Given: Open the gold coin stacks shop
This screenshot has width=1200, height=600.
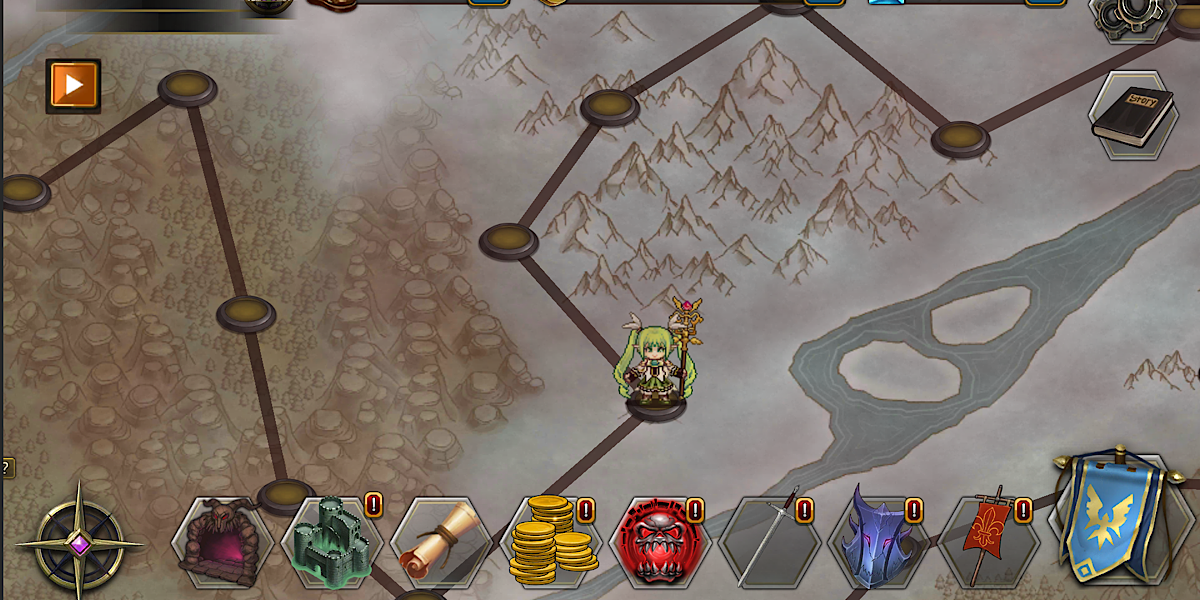Looking at the screenshot, I should [551, 543].
